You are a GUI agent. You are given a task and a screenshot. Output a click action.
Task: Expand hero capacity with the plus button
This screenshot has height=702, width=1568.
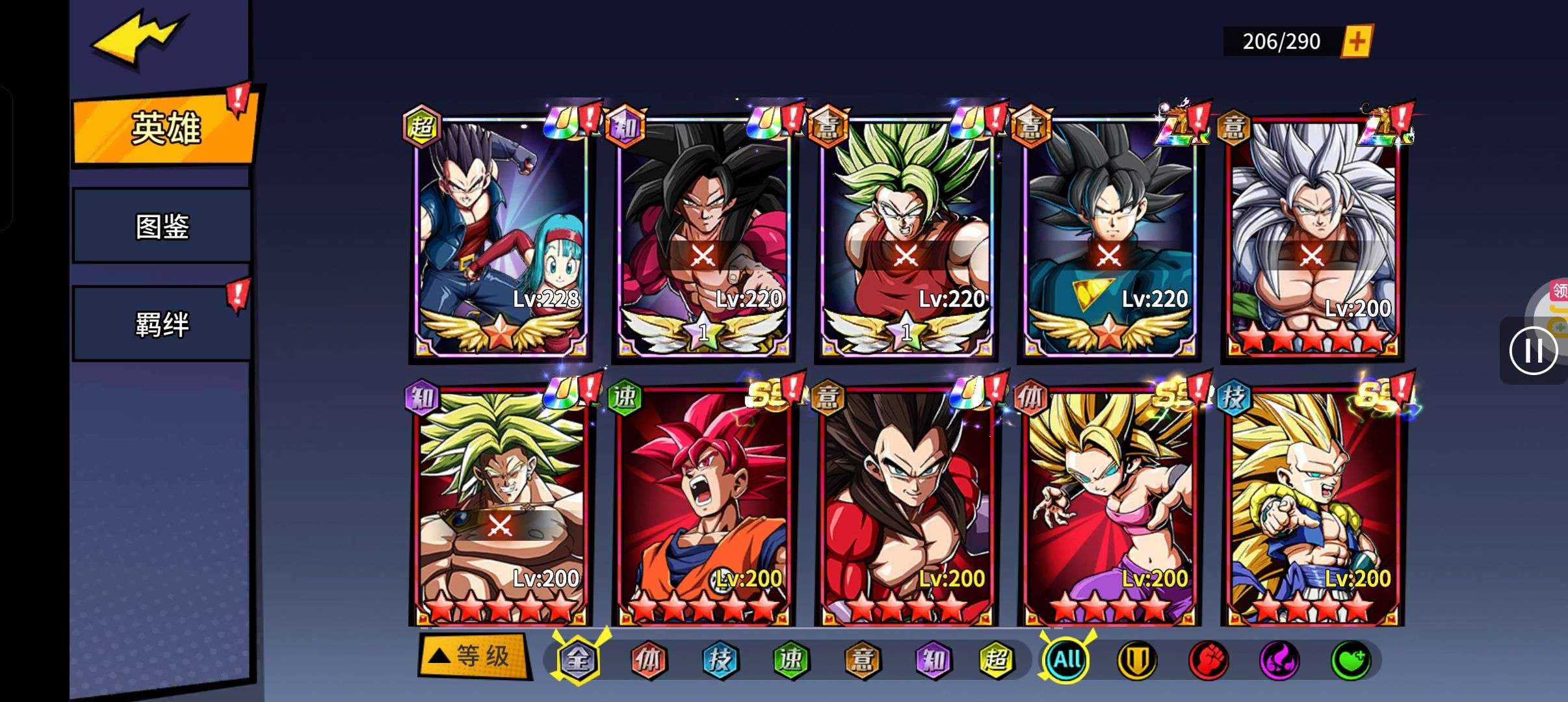pos(1356,42)
